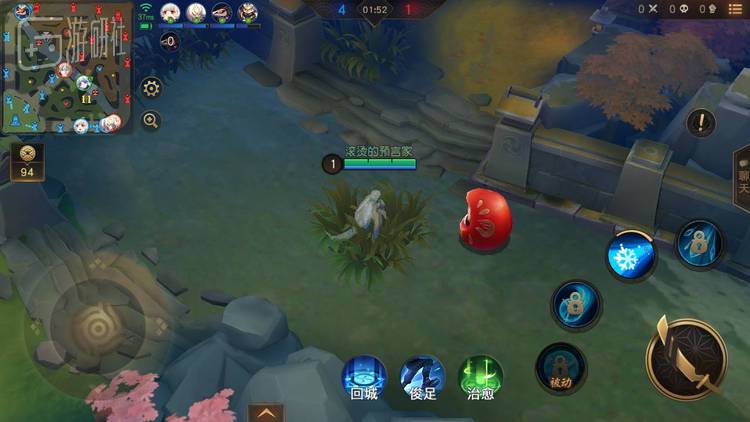Open the shop via the gold coin button

click(x=27, y=161)
